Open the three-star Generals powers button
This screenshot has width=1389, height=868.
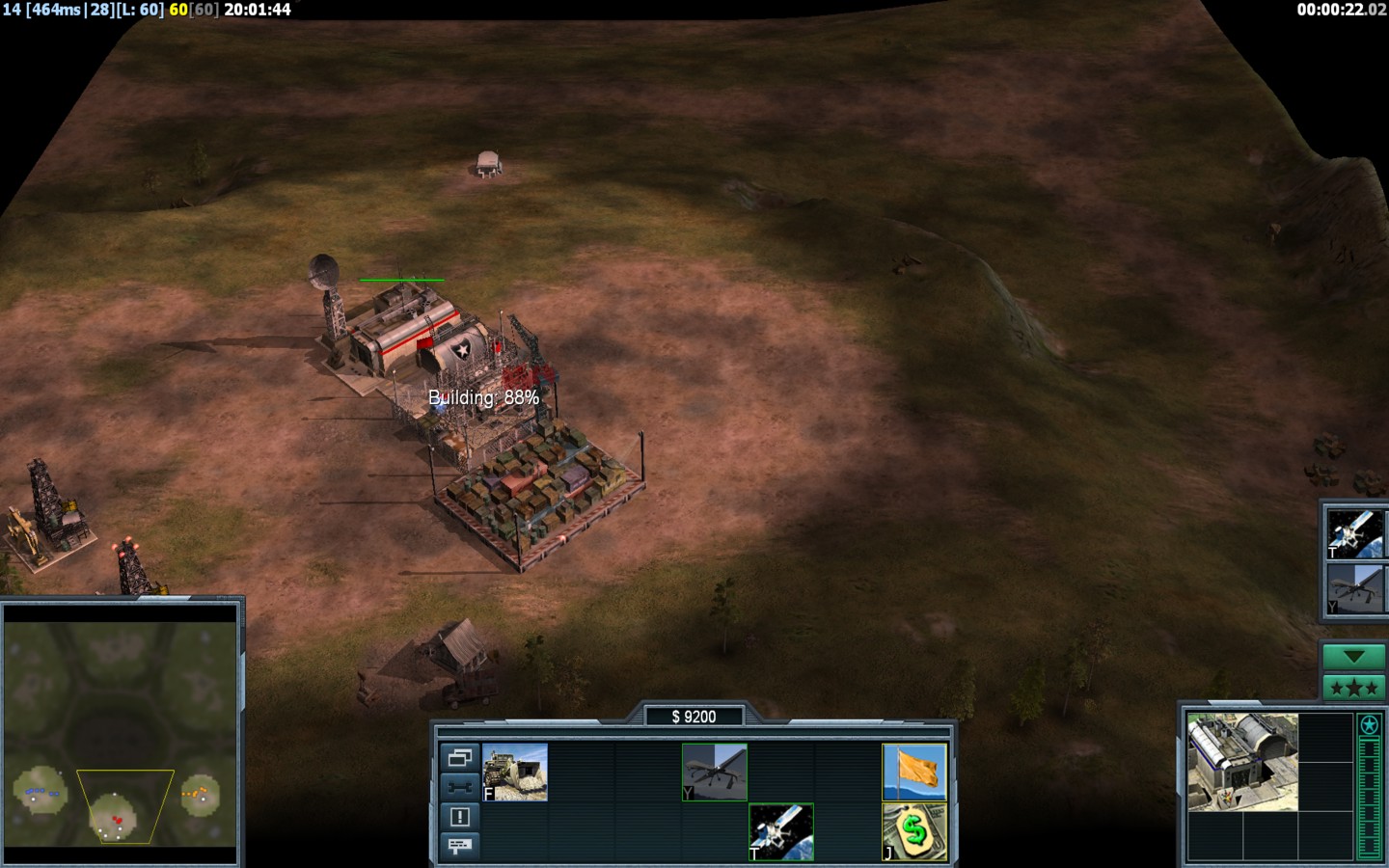[1353, 688]
